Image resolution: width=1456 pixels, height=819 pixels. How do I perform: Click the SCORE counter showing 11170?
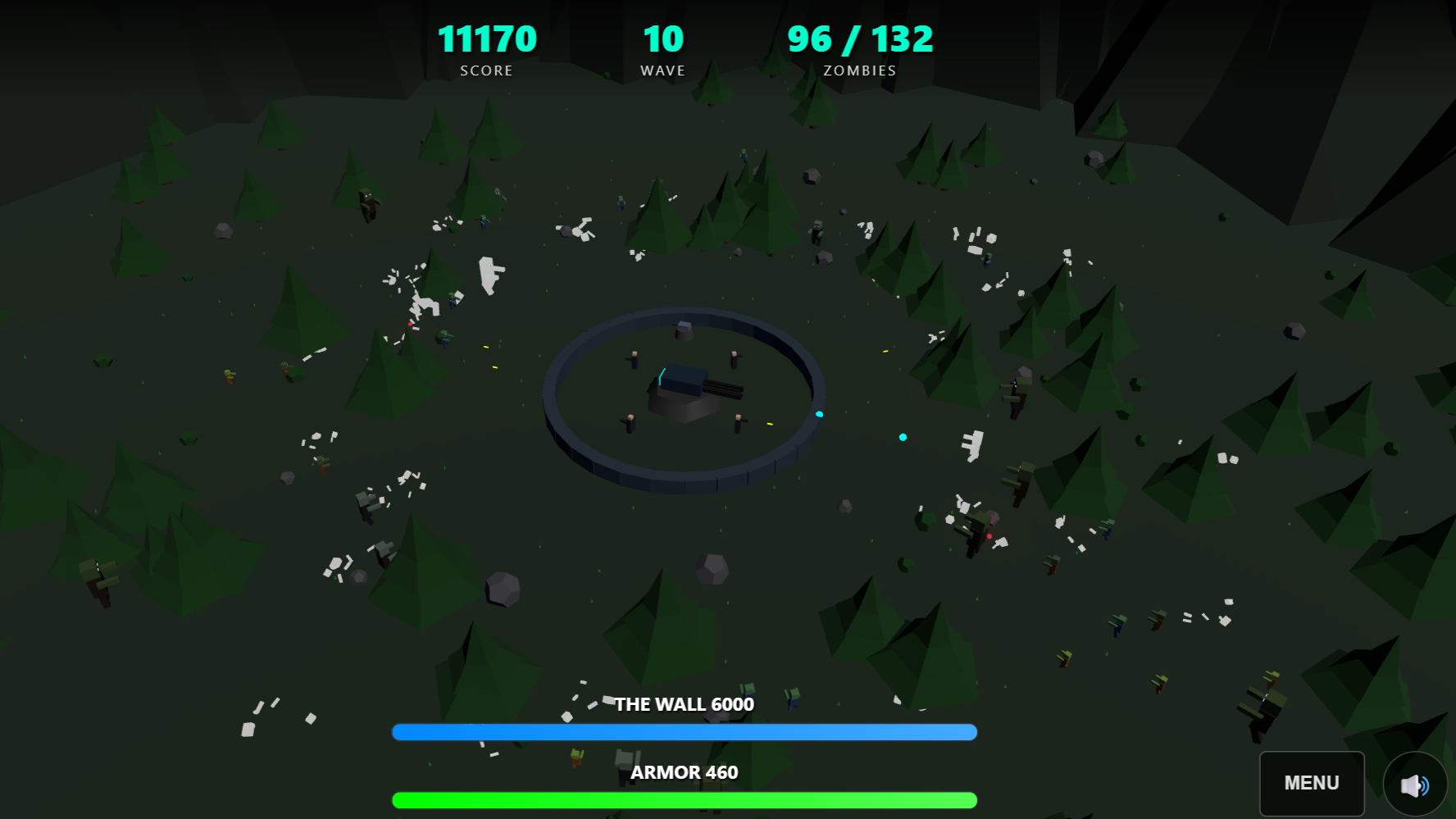[486, 39]
